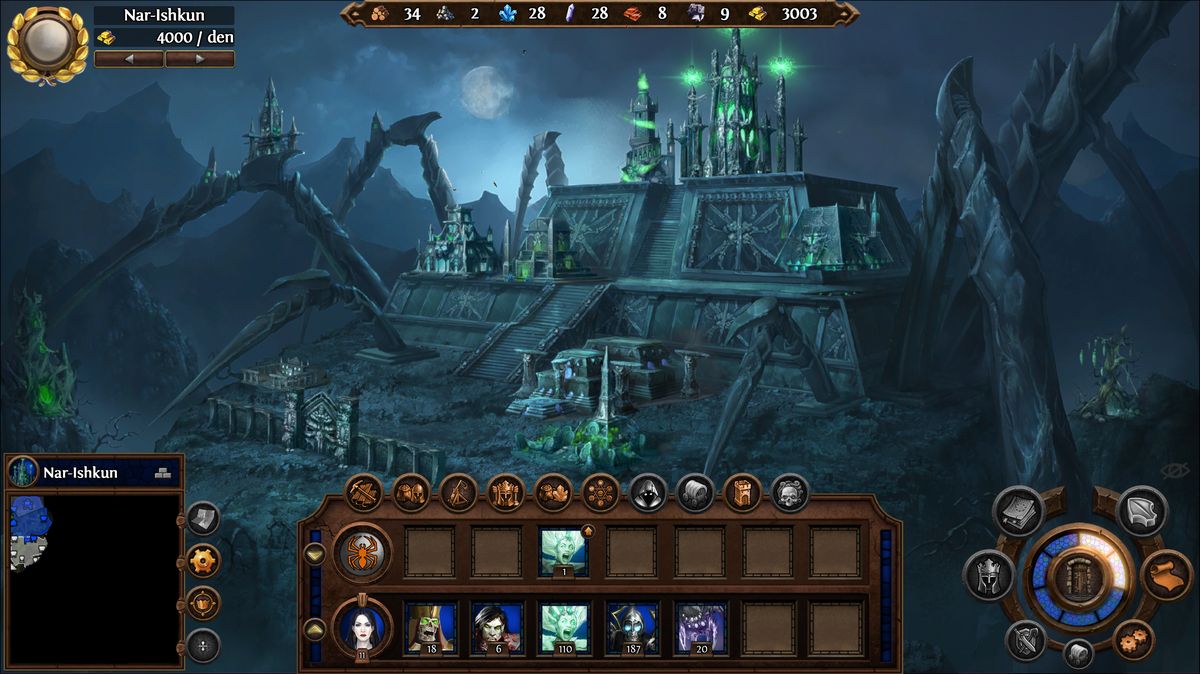Image resolution: width=1200 pixels, height=674 pixels.
Task: Open the two helmets recruitment icon
Action: [x=411, y=492]
